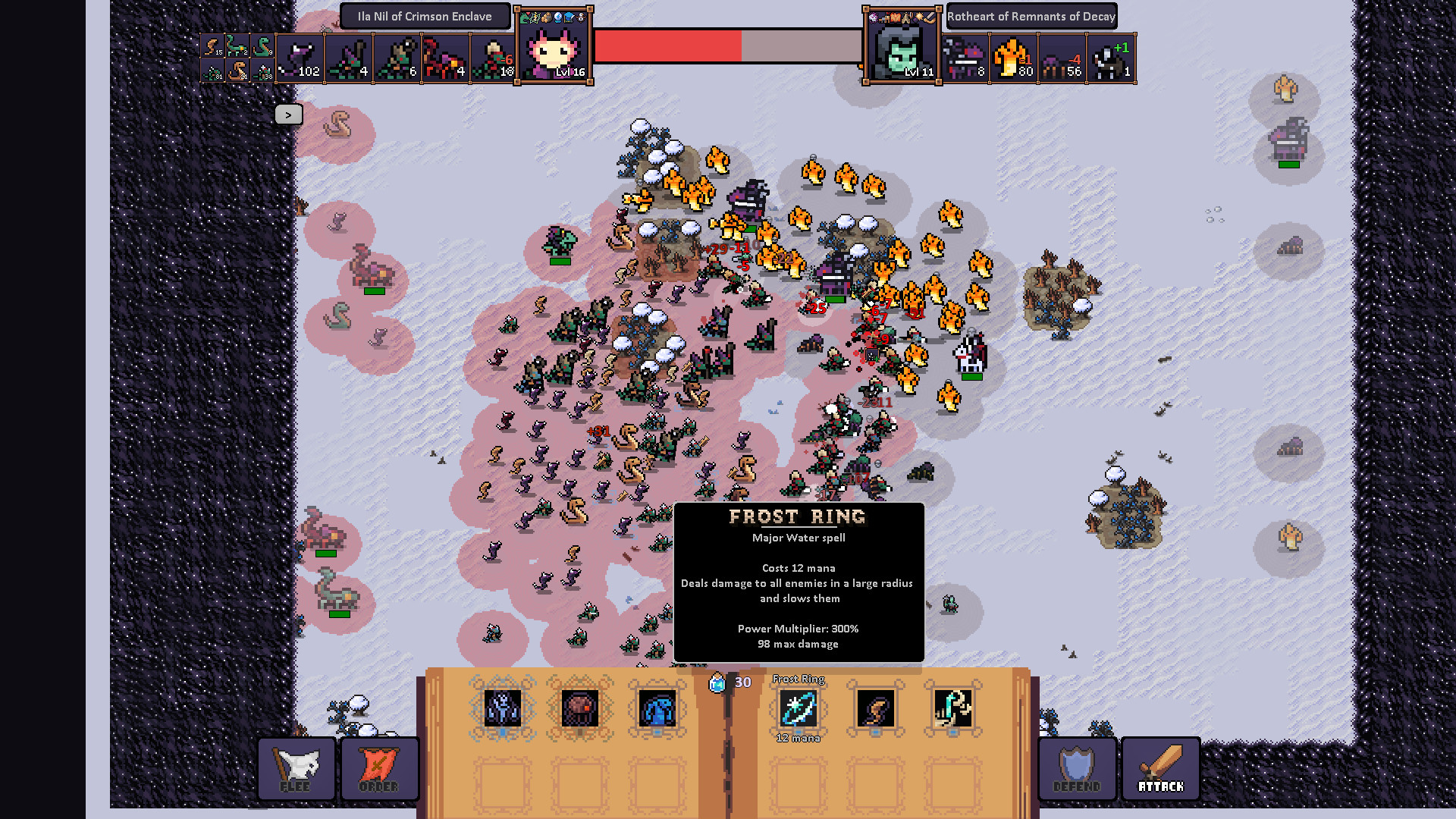The width and height of the screenshot is (1456, 819).
Task: Select Rotheart's enemy hero portrait
Action: pos(902,47)
